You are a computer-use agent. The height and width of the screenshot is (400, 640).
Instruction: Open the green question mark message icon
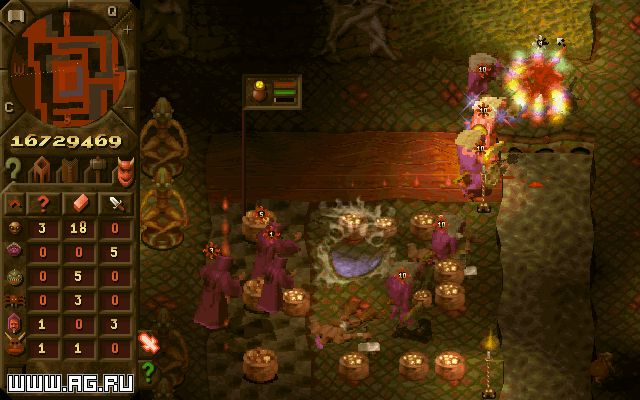(x=148, y=370)
